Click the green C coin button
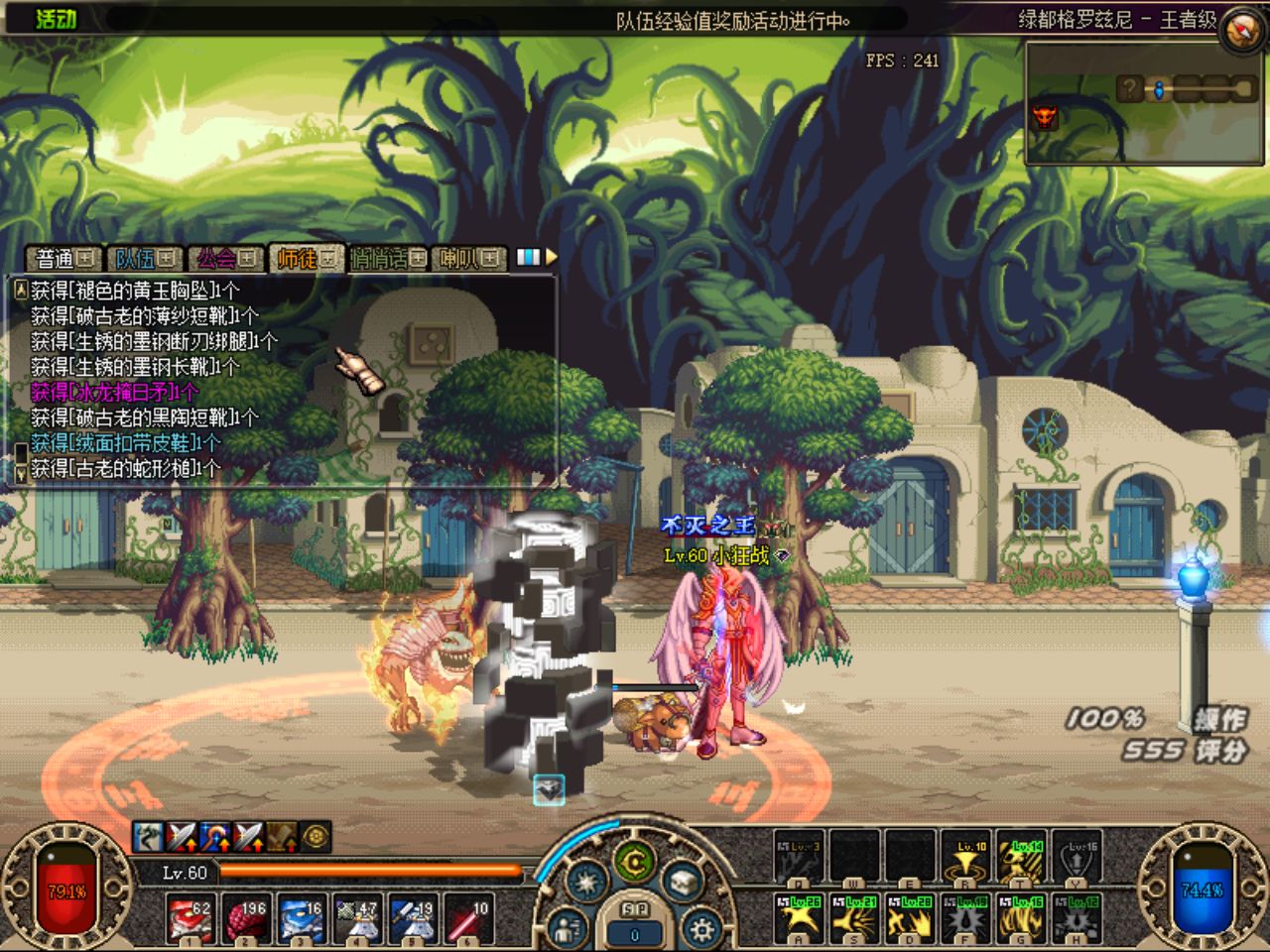The image size is (1270, 952). click(x=634, y=863)
